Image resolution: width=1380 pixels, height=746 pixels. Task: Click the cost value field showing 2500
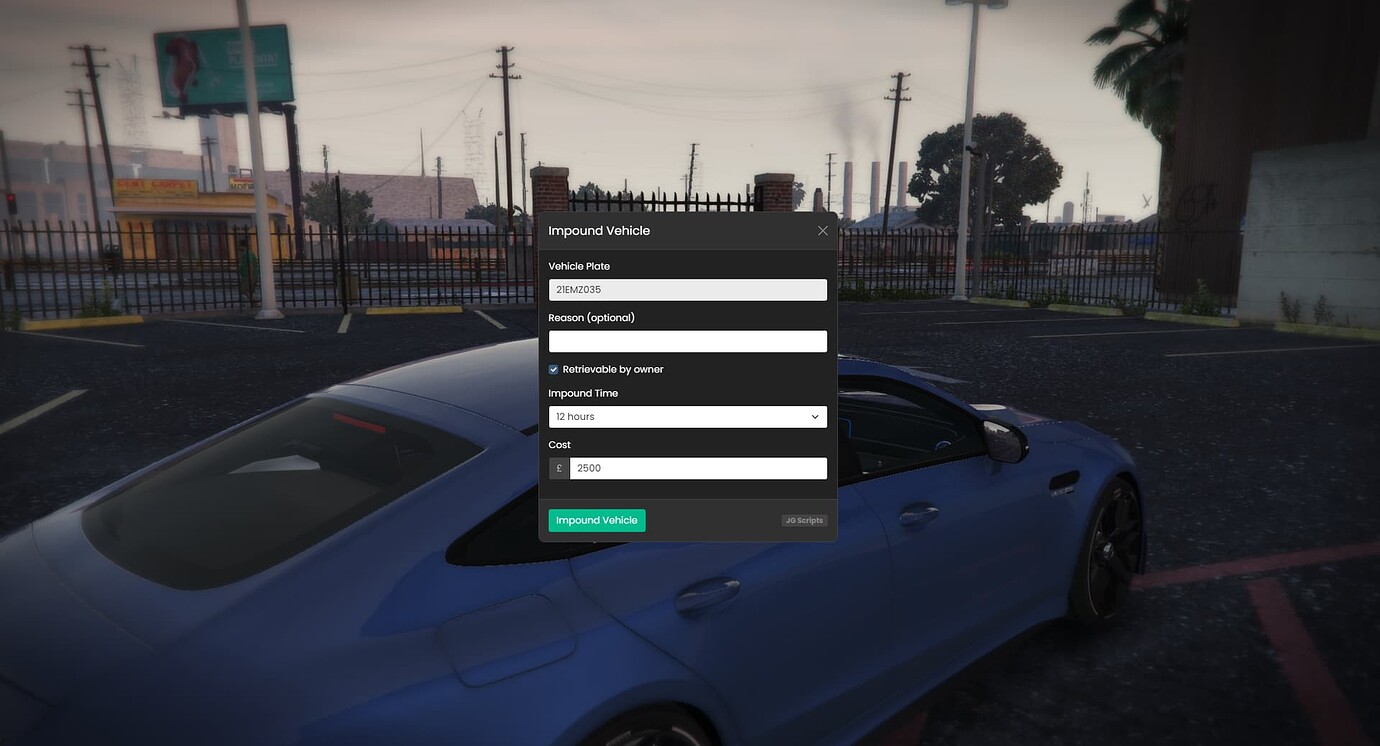pyautogui.click(x=697, y=467)
